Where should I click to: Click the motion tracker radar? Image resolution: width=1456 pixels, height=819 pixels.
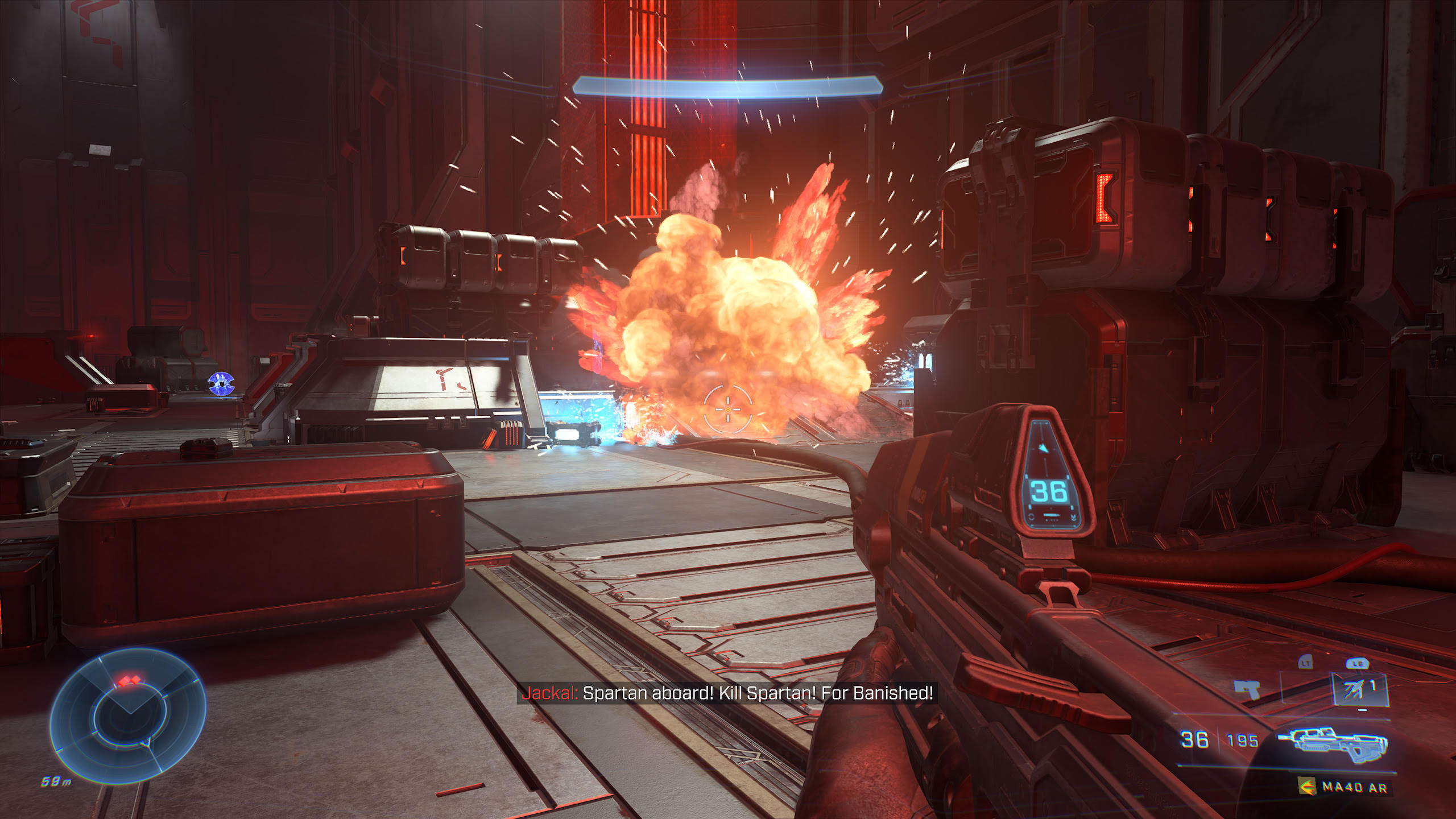129,715
